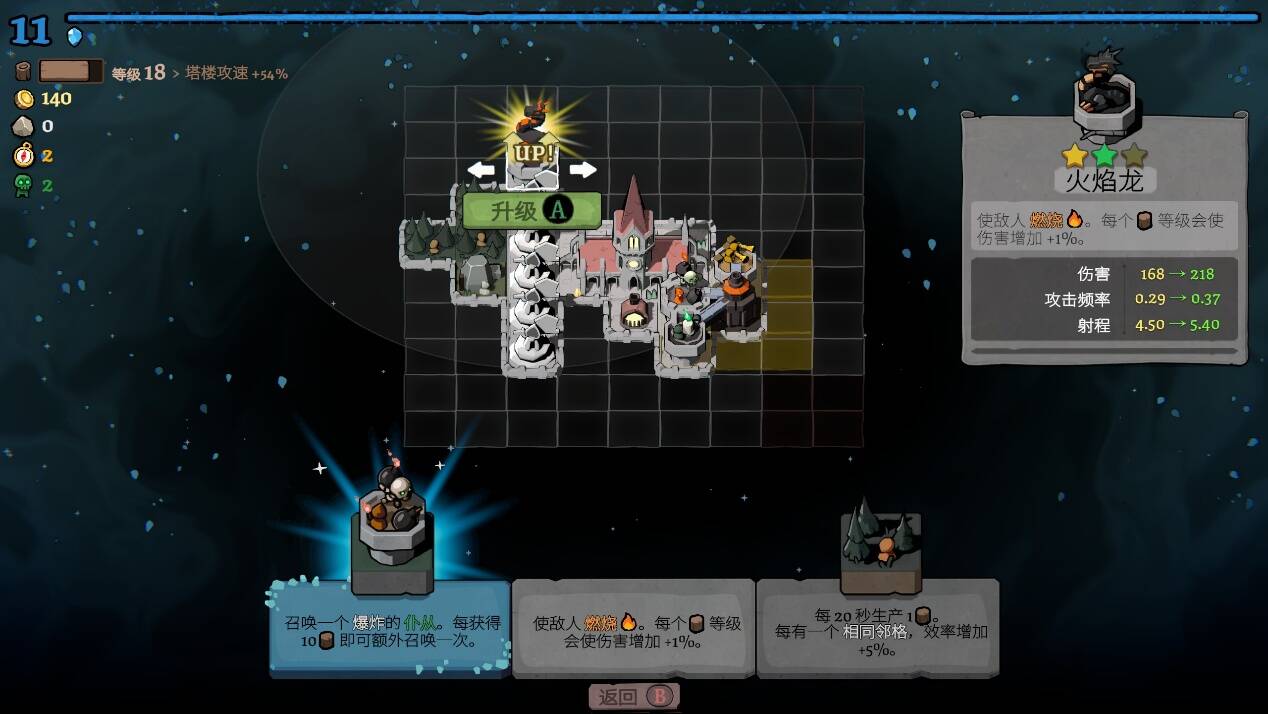Move selection with the right white arrow
This screenshot has width=1268, height=714.
[582, 169]
